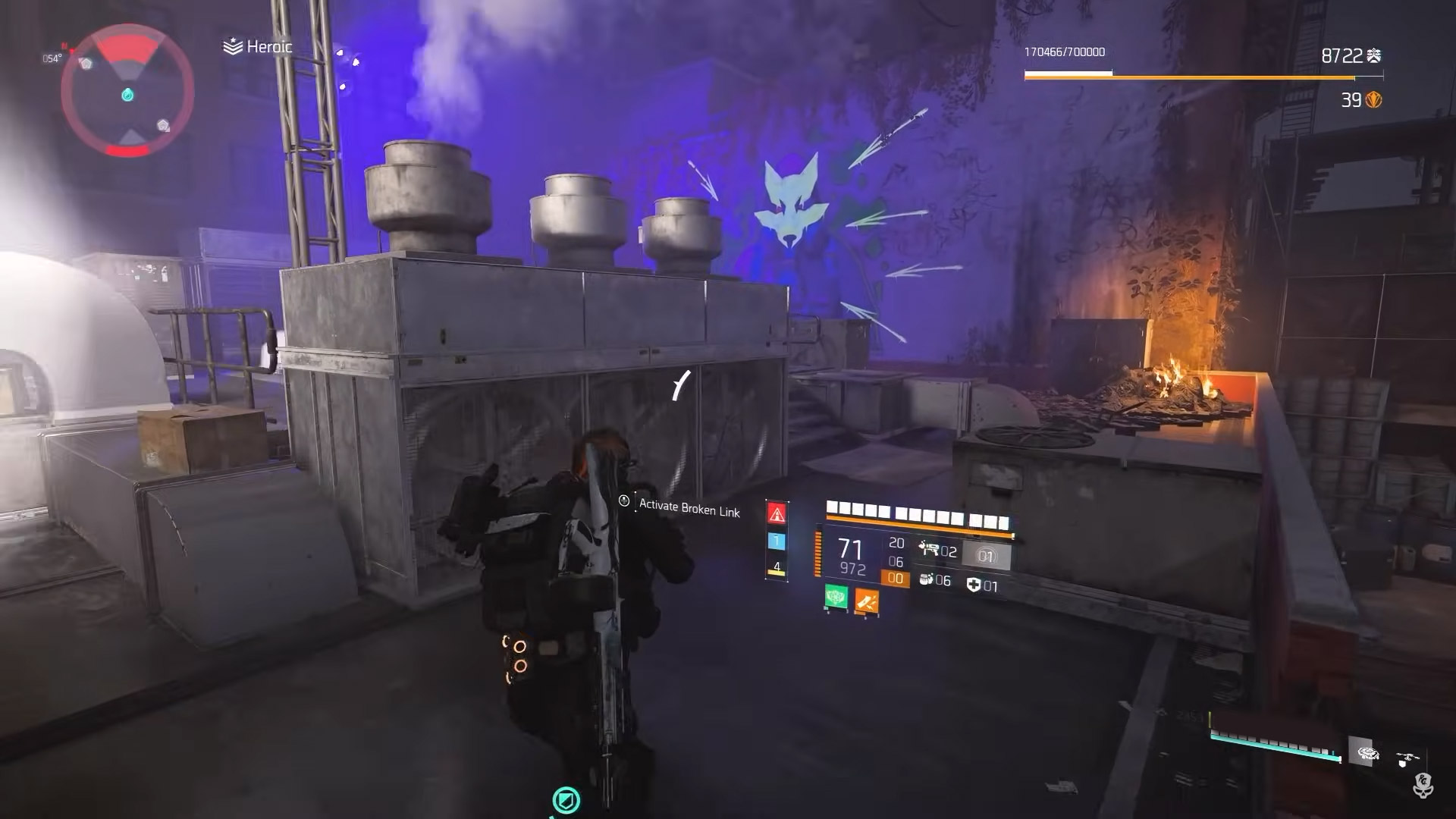This screenshot has width=1456, height=819.
Task: Click the SHD level emblem icon
Action: 1373,55
